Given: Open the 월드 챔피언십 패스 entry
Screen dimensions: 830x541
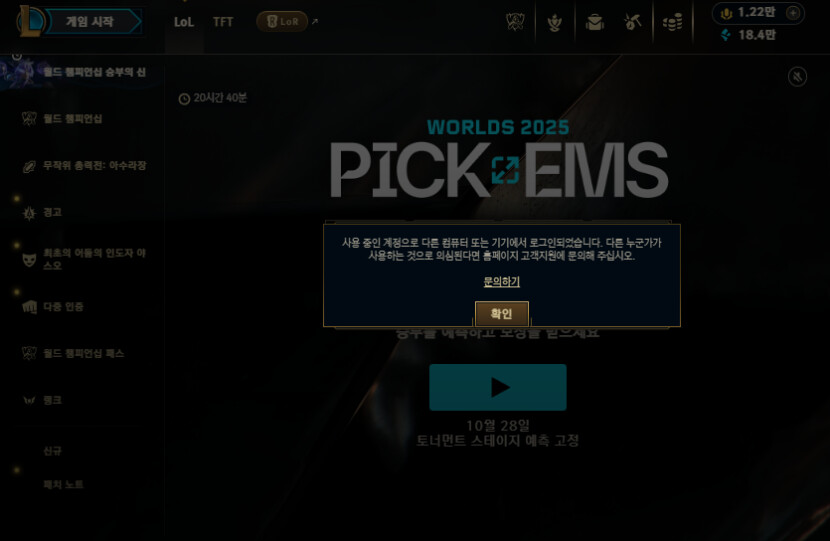Looking at the screenshot, I should (x=83, y=353).
